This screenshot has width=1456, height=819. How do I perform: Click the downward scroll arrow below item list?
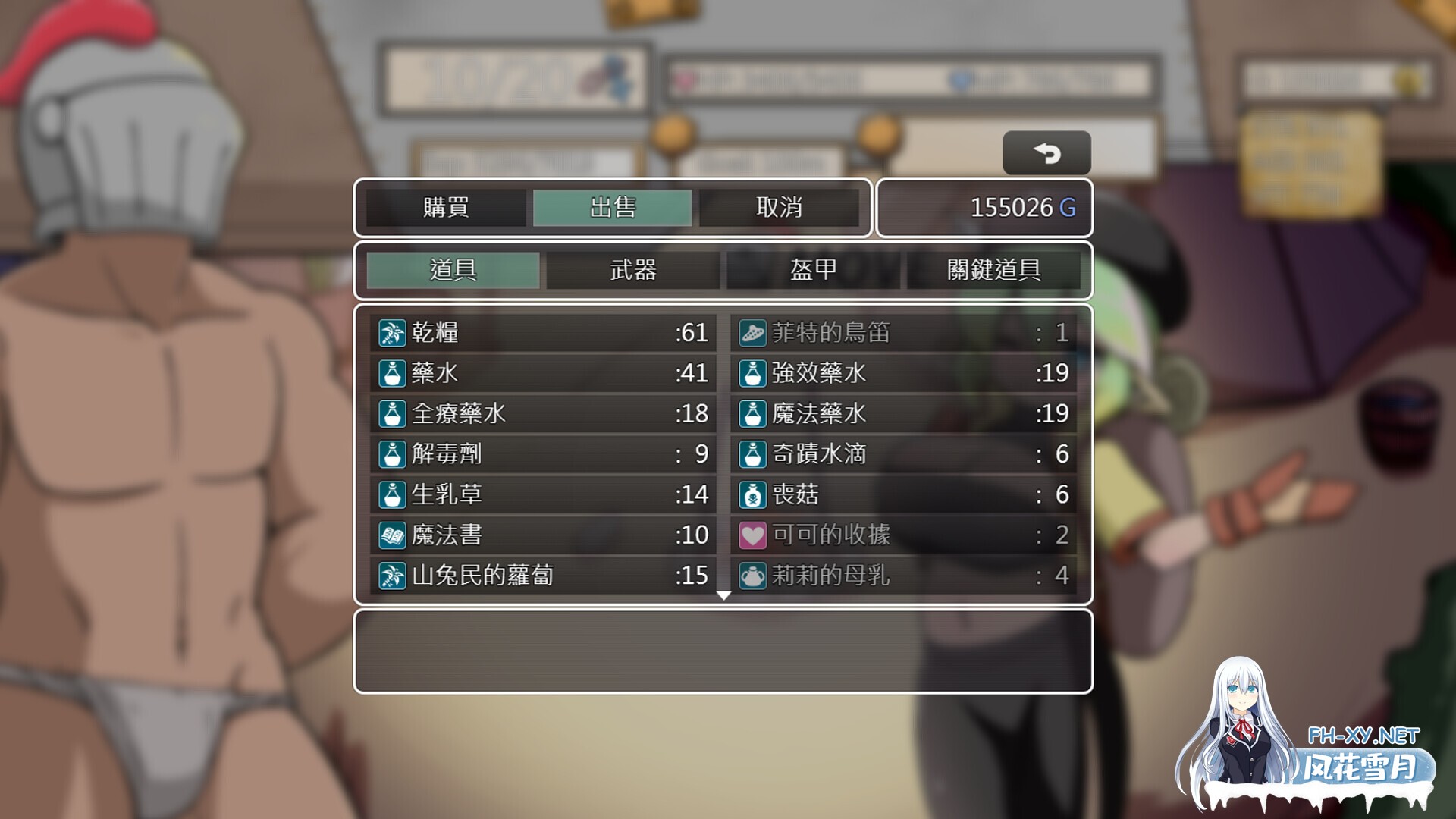[x=723, y=597]
